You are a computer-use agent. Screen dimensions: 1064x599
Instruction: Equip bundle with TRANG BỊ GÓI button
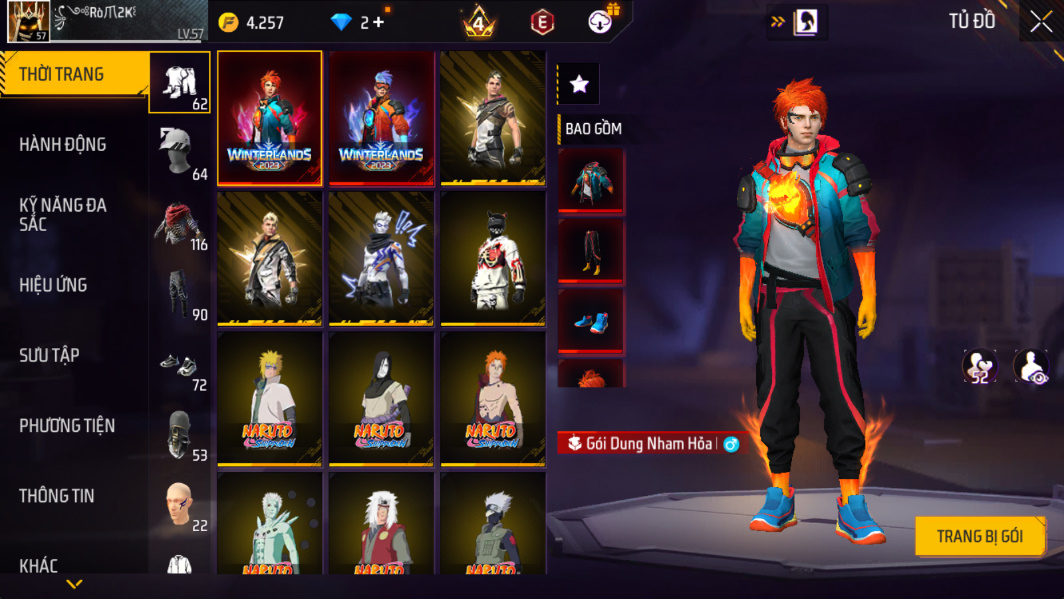[x=979, y=537]
